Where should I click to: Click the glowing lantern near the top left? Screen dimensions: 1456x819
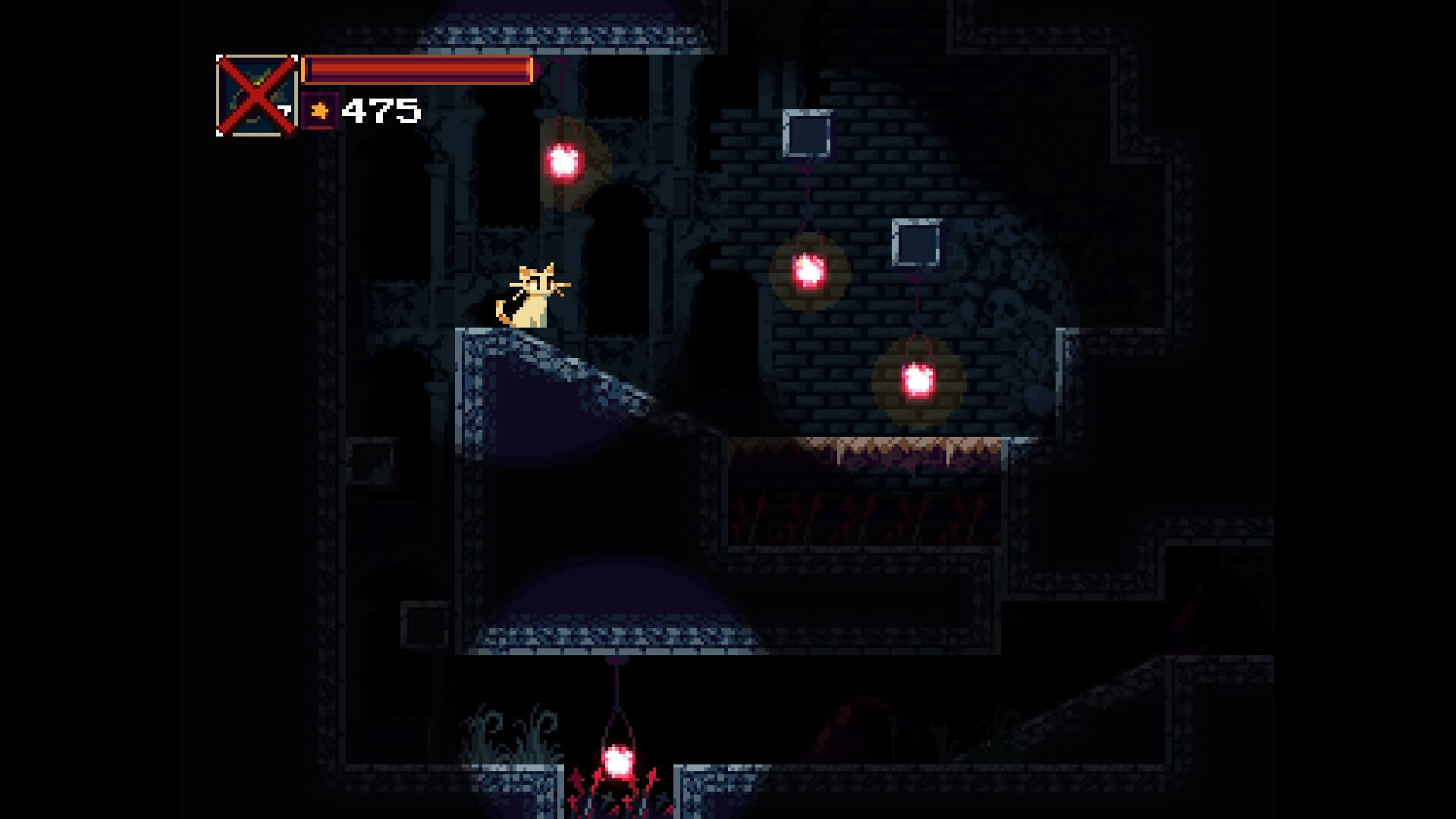click(x=564, y=159)
